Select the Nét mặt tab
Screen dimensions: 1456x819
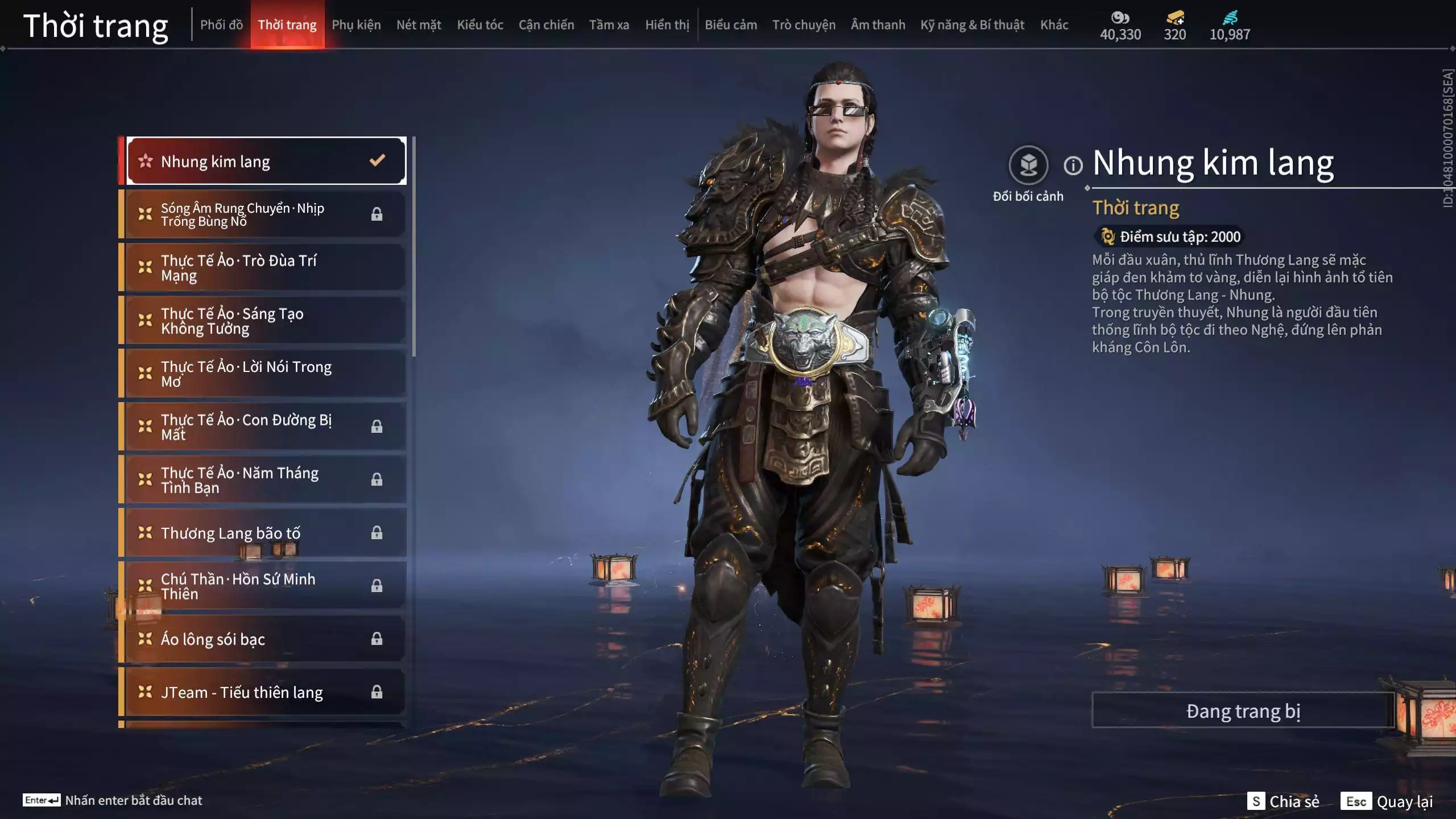(419, 25)
